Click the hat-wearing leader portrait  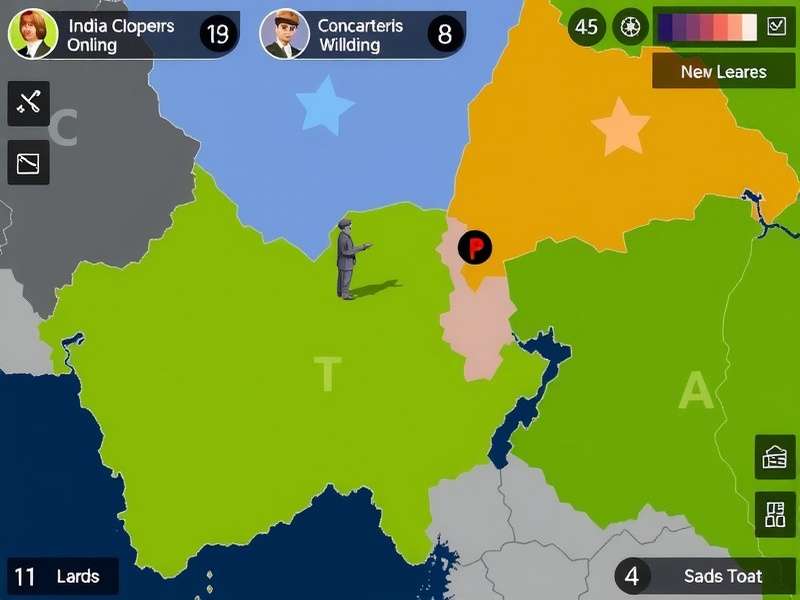tap(284, 34)
